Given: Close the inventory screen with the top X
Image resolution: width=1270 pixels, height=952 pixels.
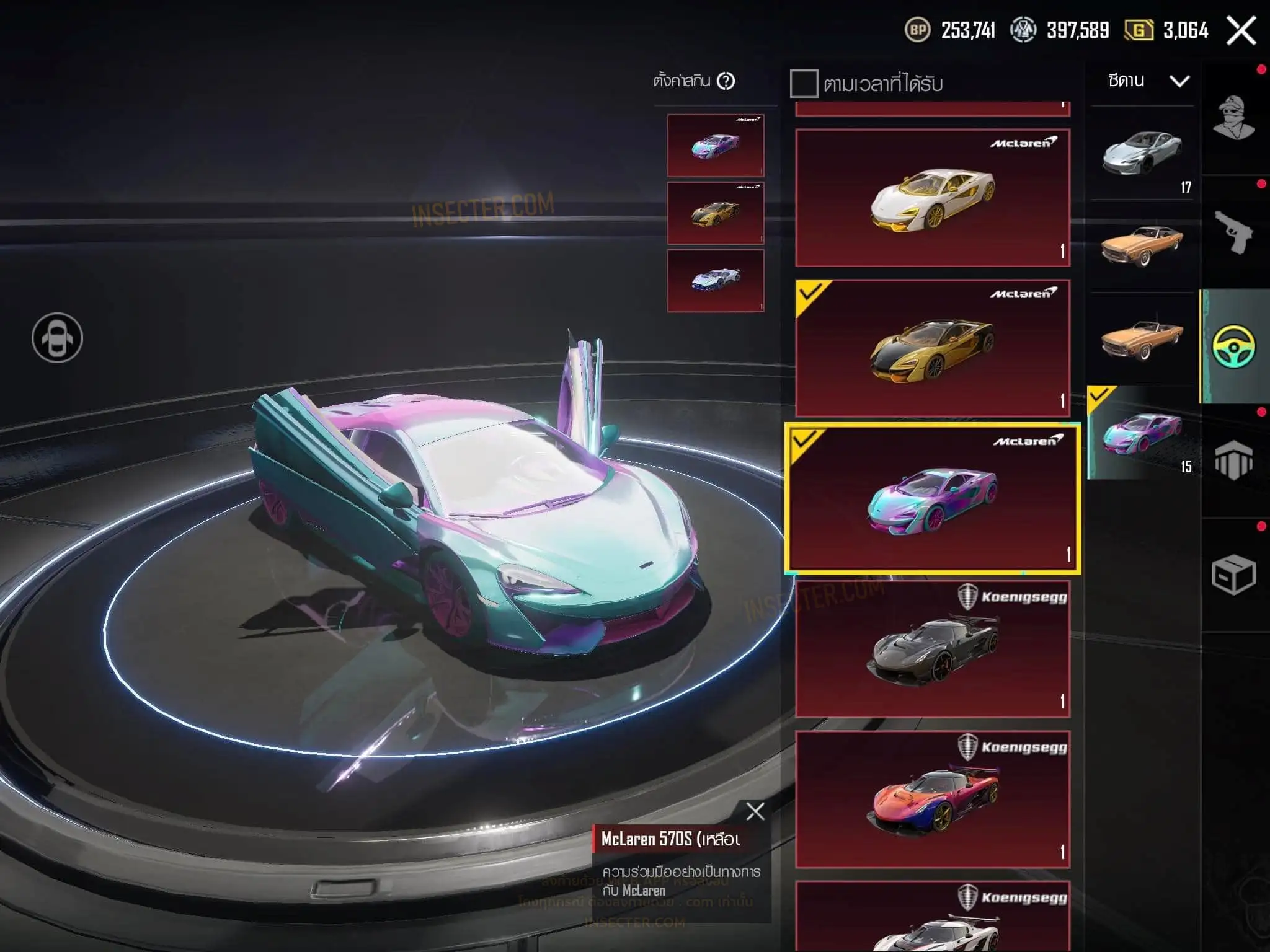Looking at the screenshot, I should pyautogui.click(x=1241, y=30).
